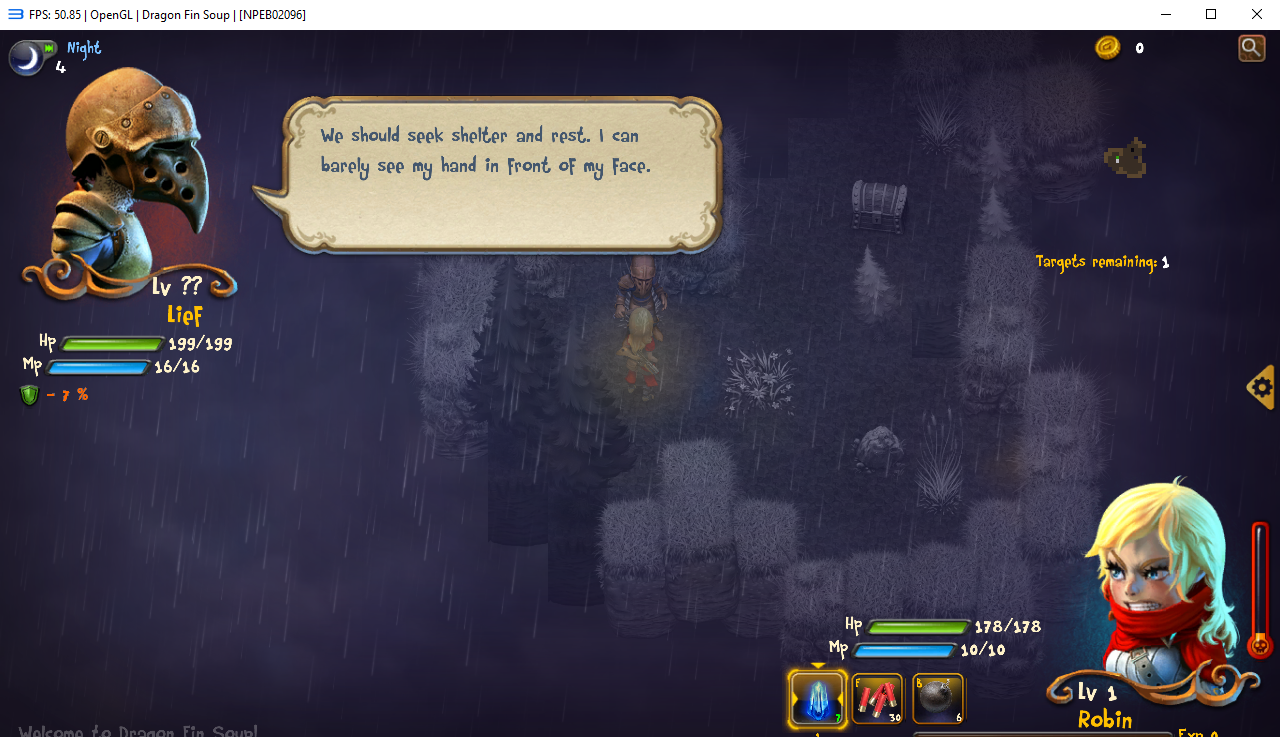The width and height of the screenshot is (1280, 737).
Task: Maximize the emulator window
Action: tap(1211, 14)
